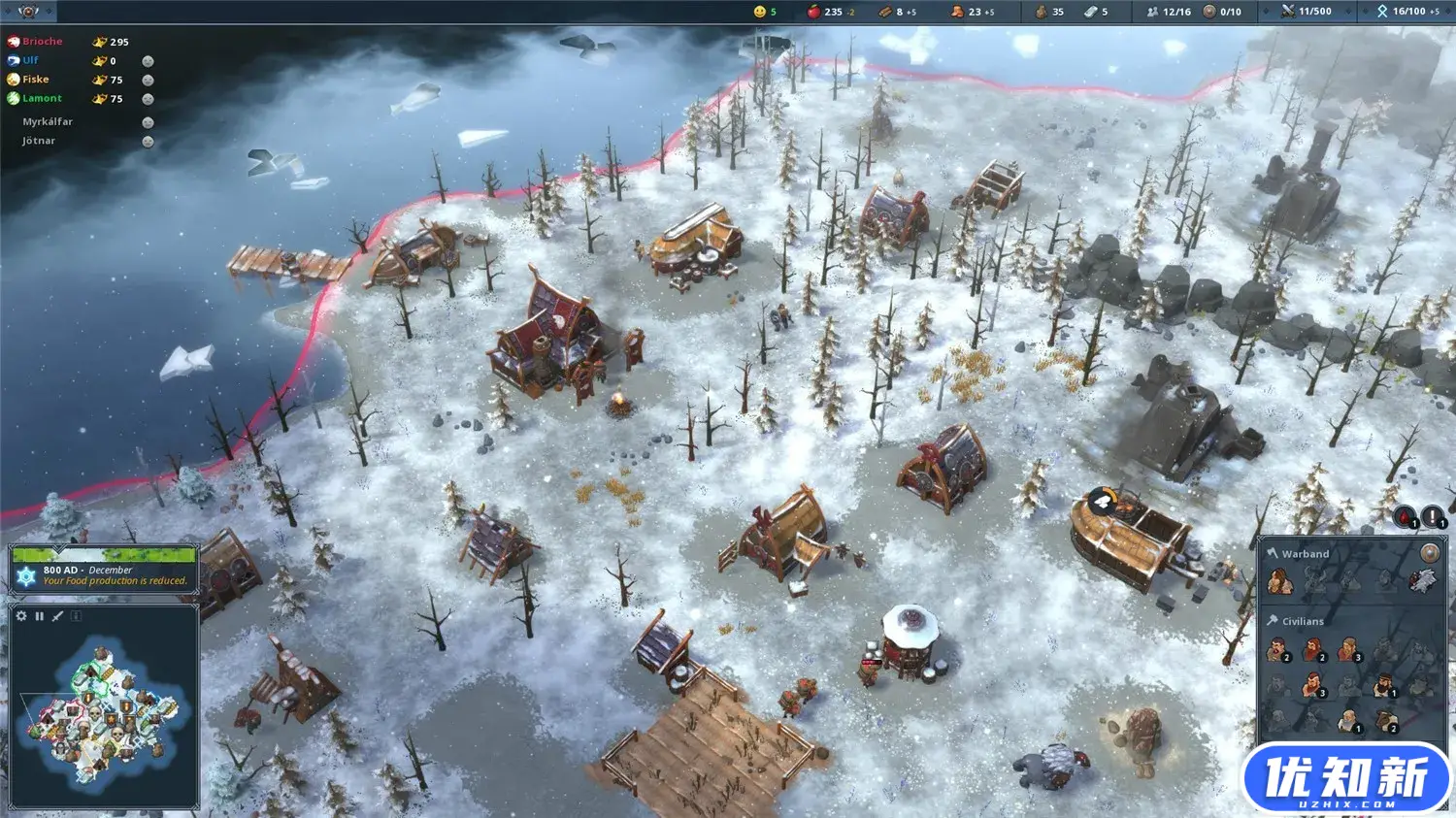Viewport: 1456px width, 818px height.
Task: Open settings with the gear icon
Action: 21,616
